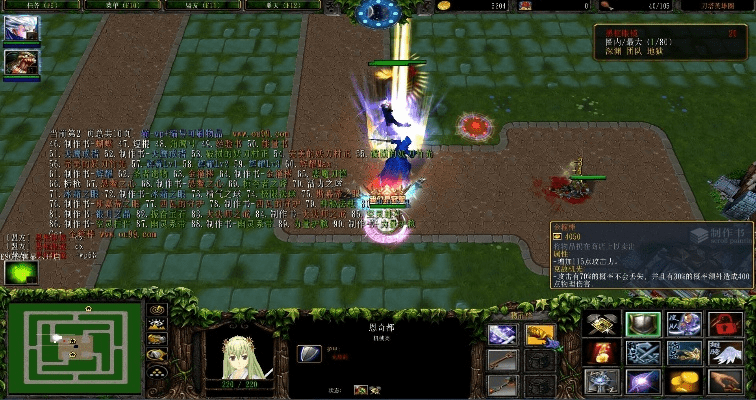Activate the hand dropping coins command
Viewport: 756px width, 400px height.
[725, 381]
